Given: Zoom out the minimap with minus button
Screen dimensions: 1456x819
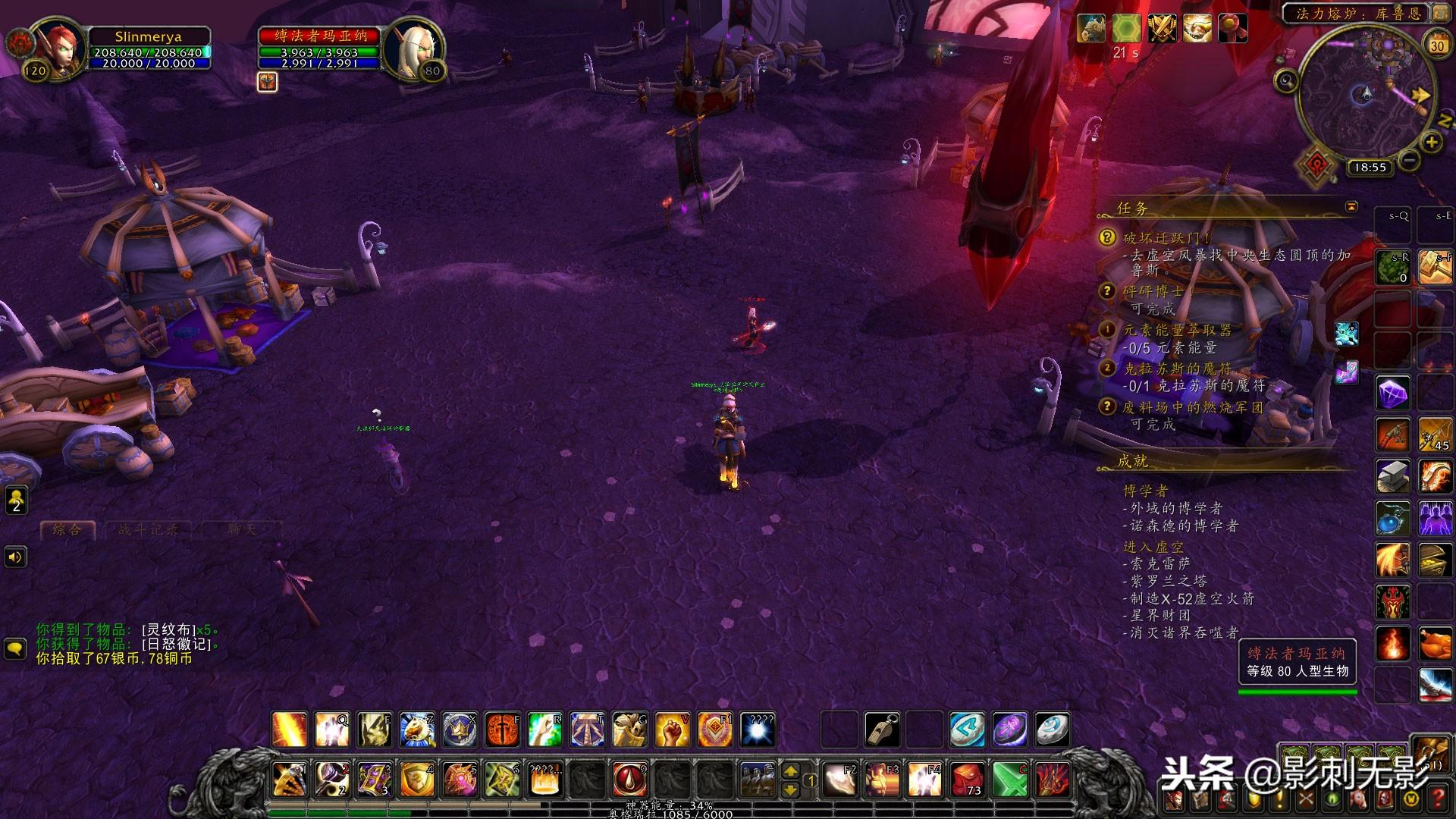Looking at the screenshot, I should [1409, 160].
